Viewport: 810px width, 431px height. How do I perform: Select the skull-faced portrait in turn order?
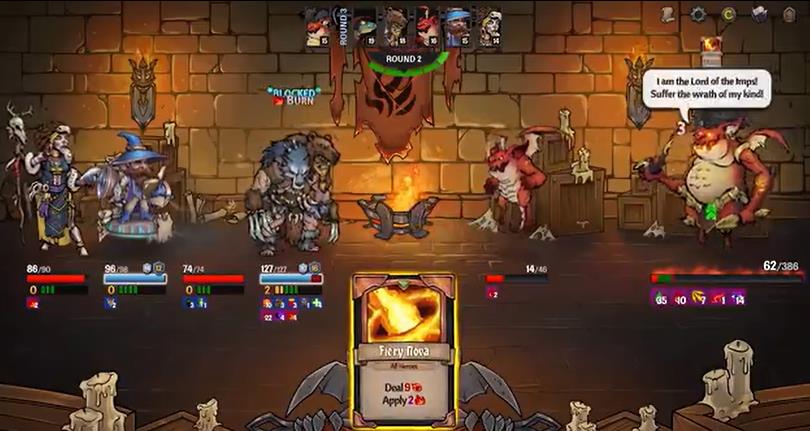(x=490, y=26)
